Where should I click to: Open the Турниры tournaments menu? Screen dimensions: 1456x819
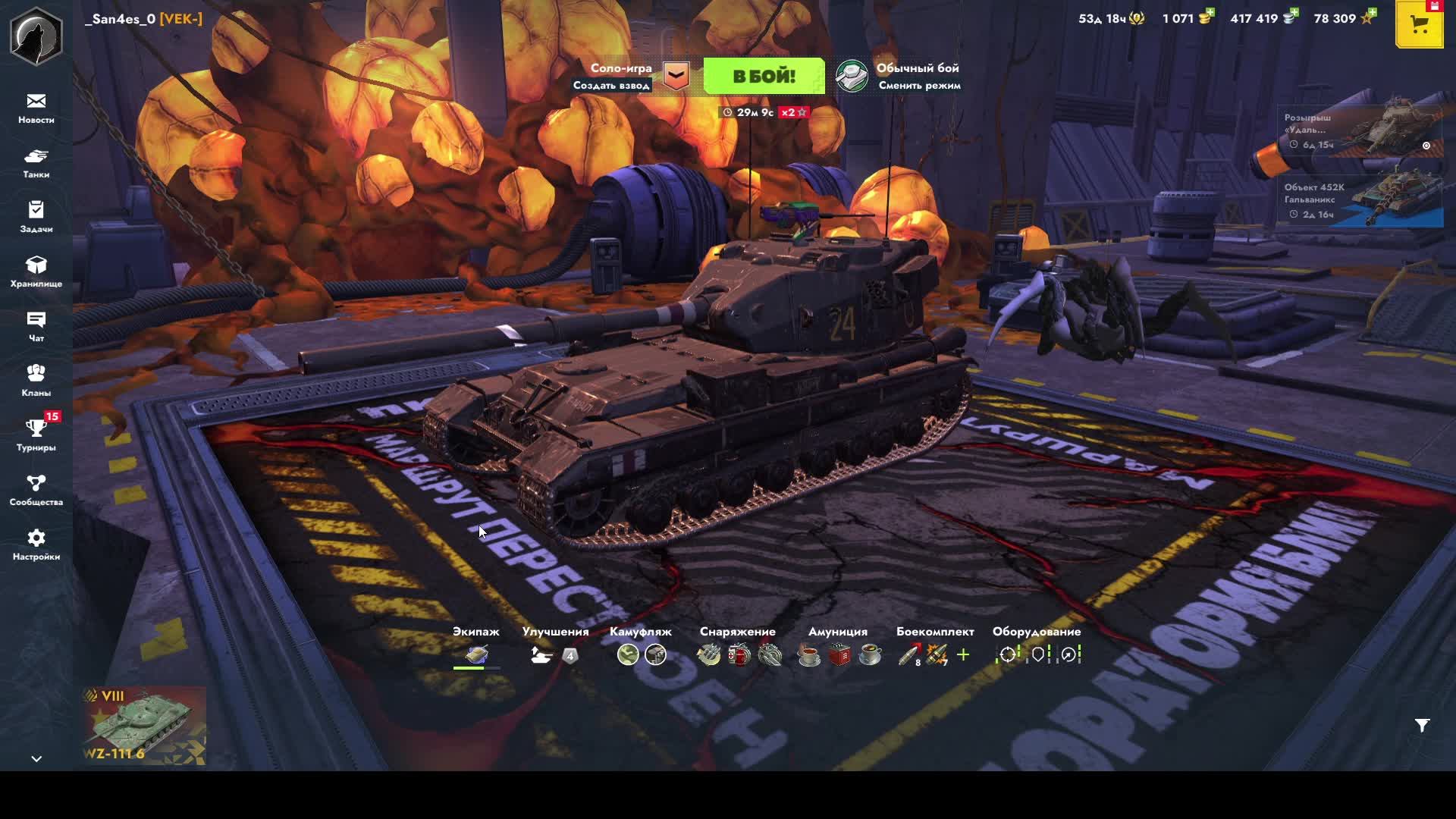(x=36, y=436)
